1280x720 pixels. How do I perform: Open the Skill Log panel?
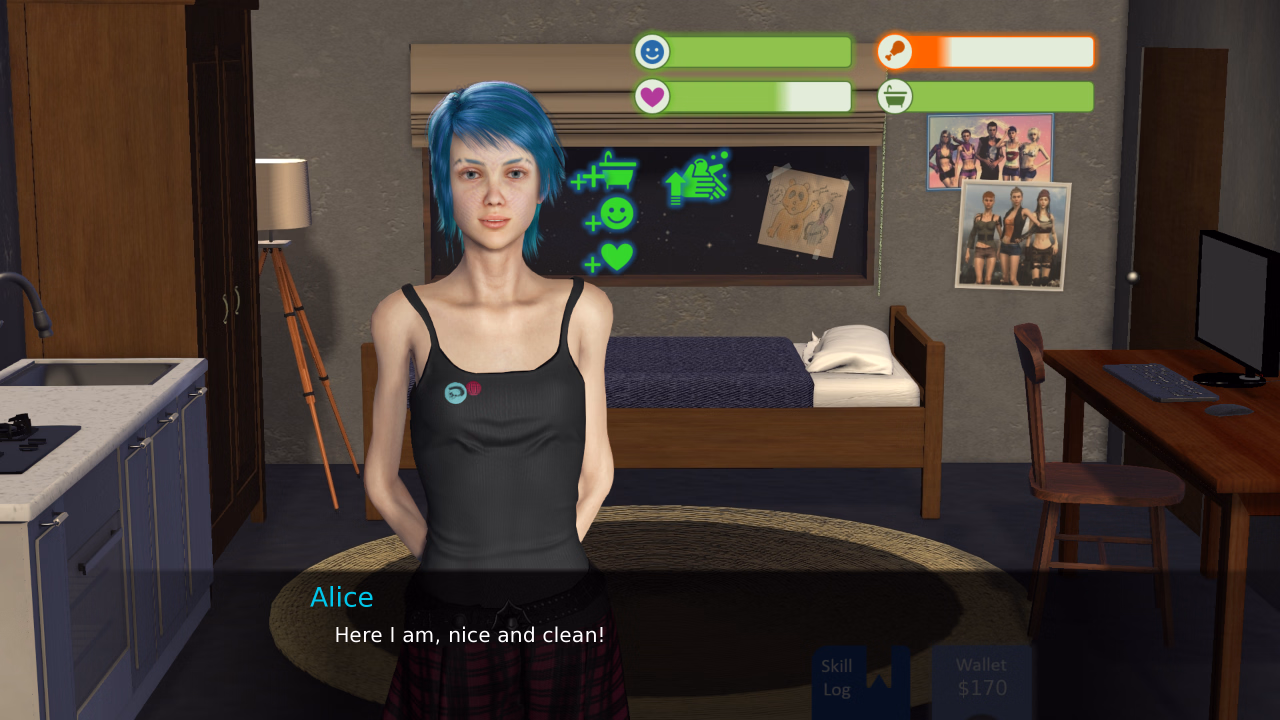pyautogui.click(x=838, y=677)
